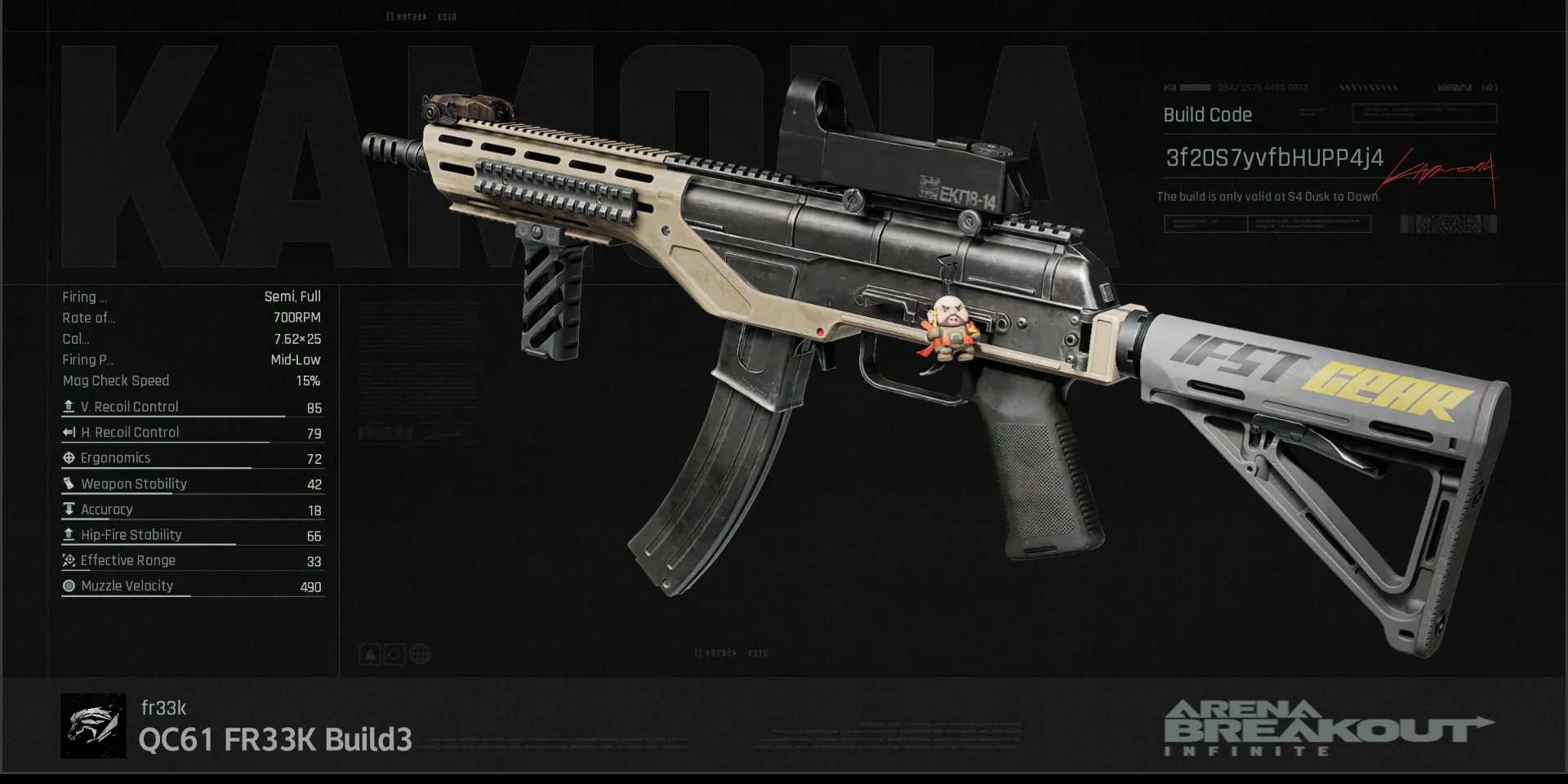This screenshot has height=784, width=1568.
Task: Open the globe inspect icon beside the rotate icon
Action: (x=419, y=653)
